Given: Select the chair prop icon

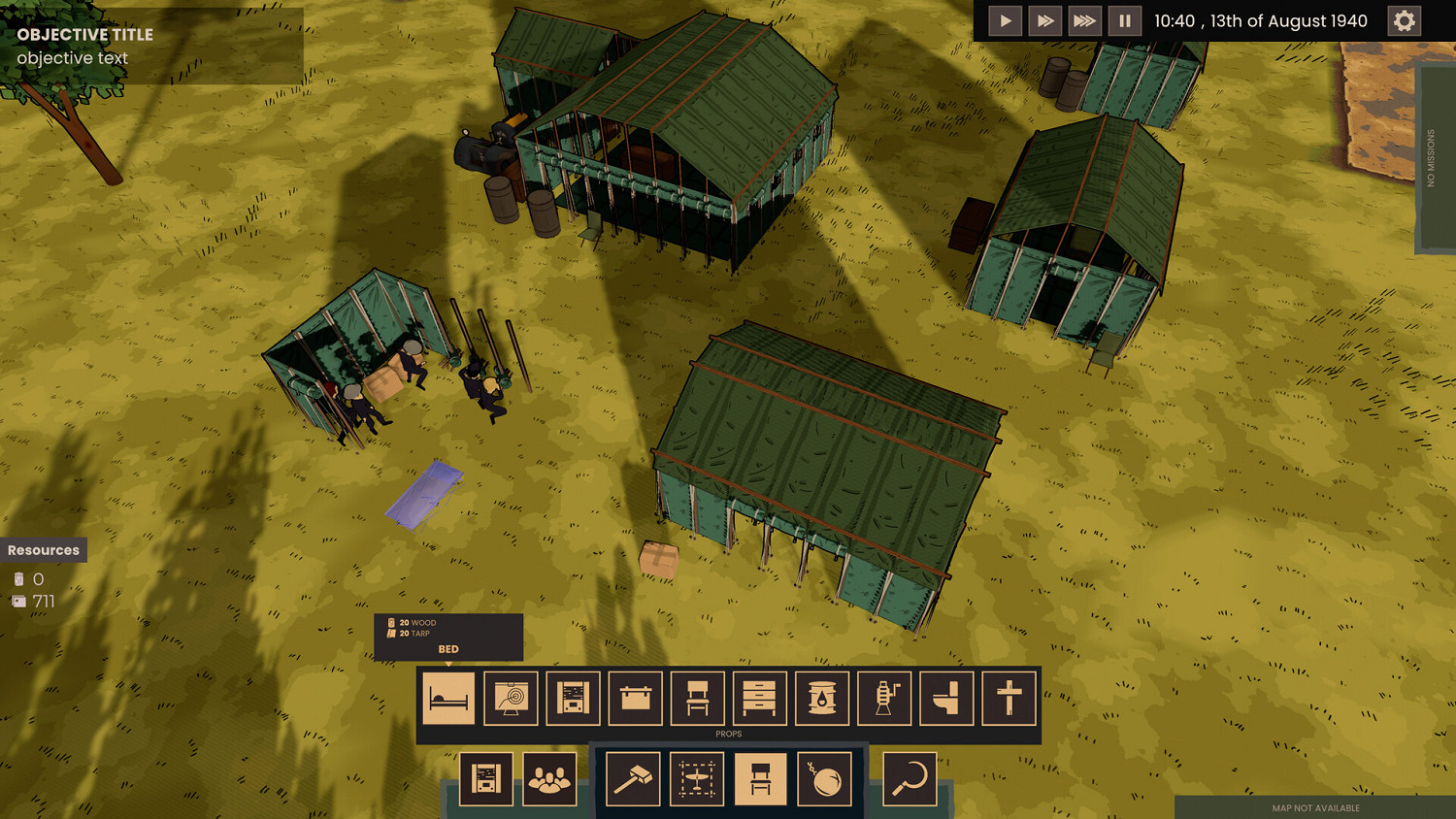Looking at the screenshot, I should pyautogui.click(x=696, y=699).
